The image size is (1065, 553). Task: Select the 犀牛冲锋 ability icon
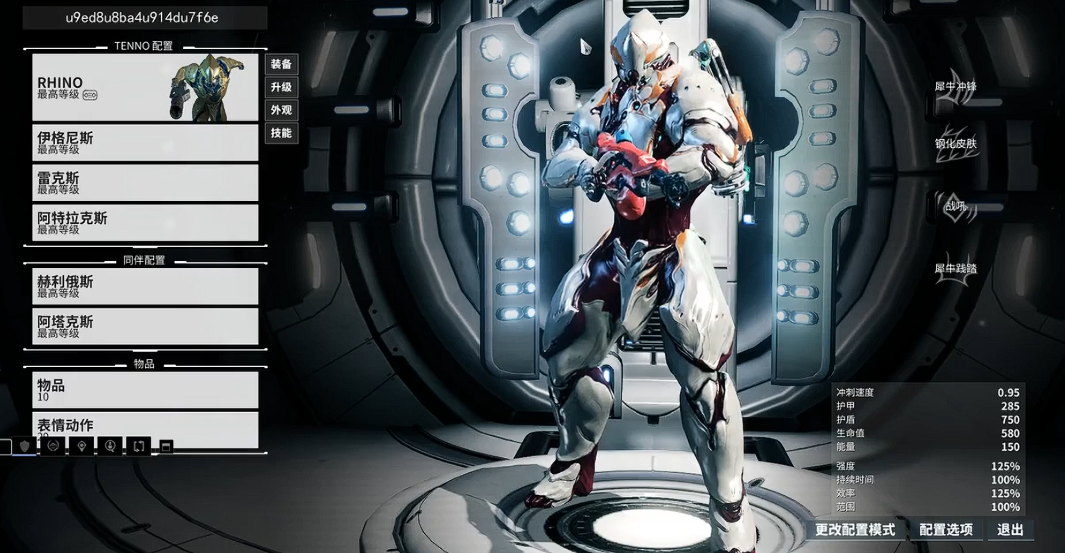[956, 86]
